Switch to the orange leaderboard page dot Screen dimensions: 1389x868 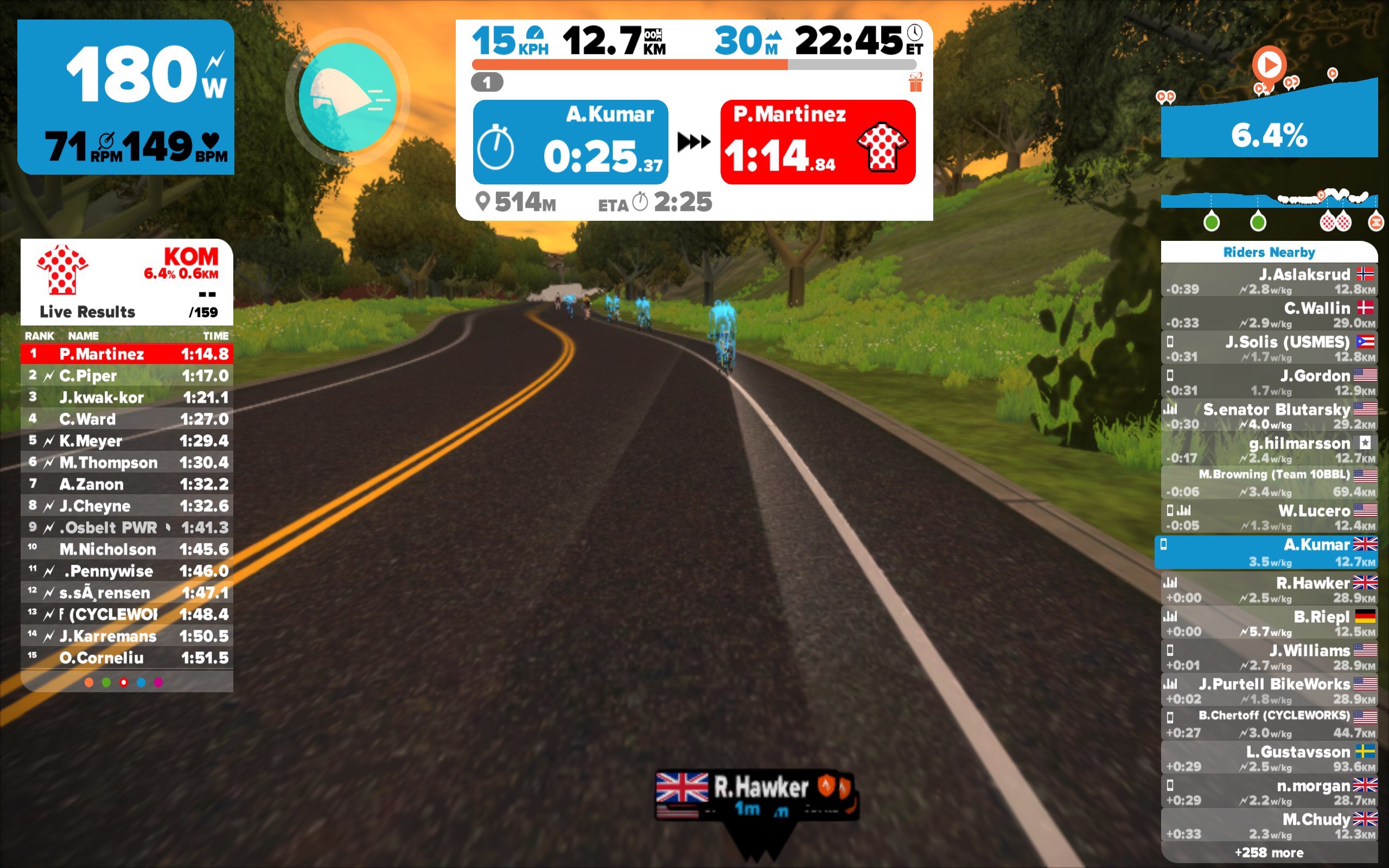pos(89,682)
